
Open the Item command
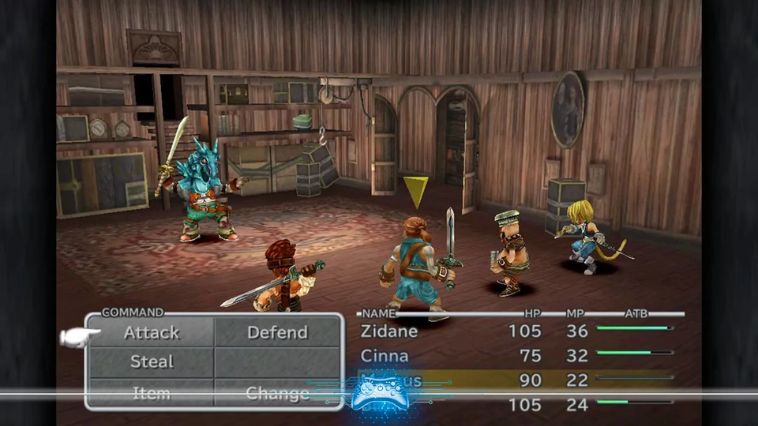pos(152,393)
